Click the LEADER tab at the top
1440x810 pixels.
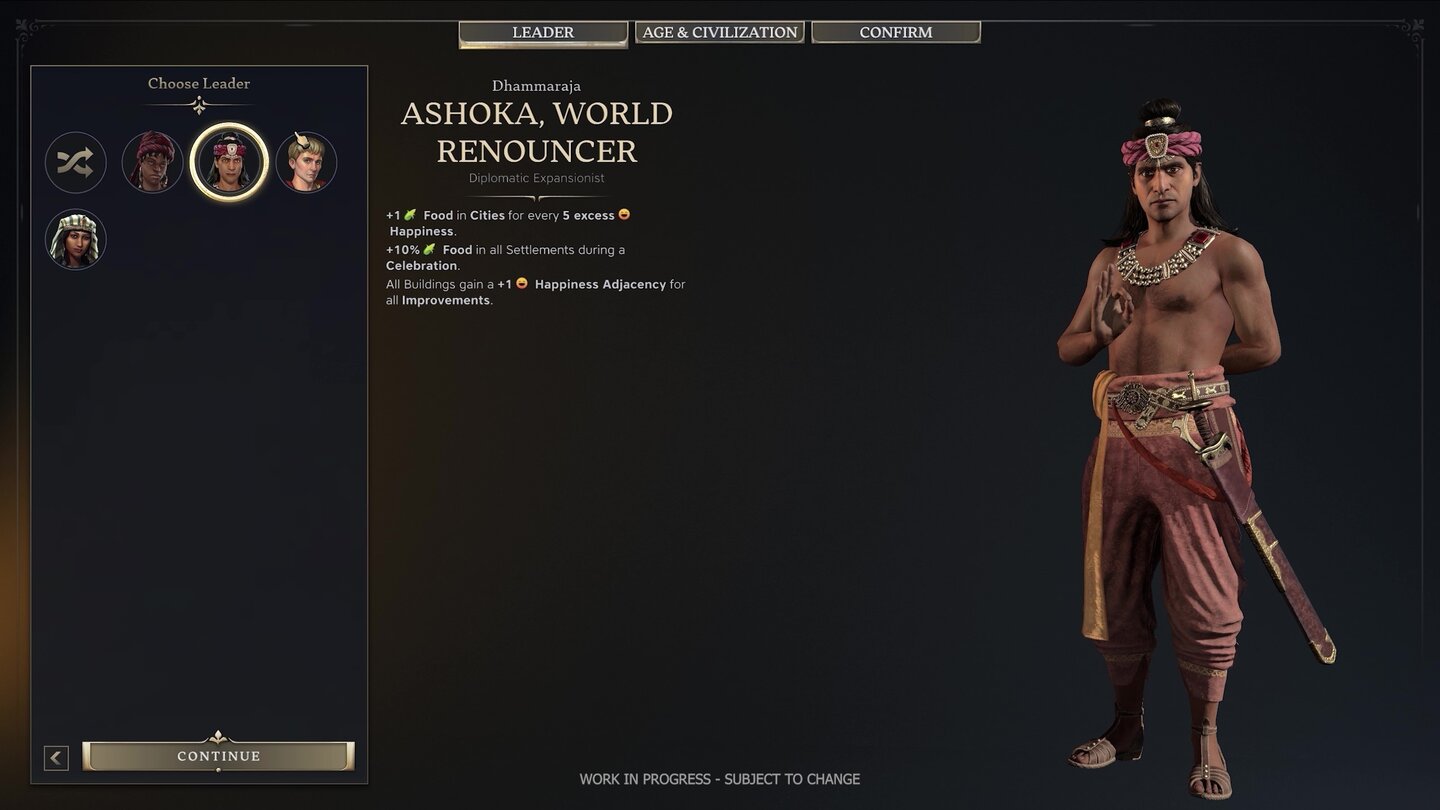pyautogui.click(x=542, y=31)
